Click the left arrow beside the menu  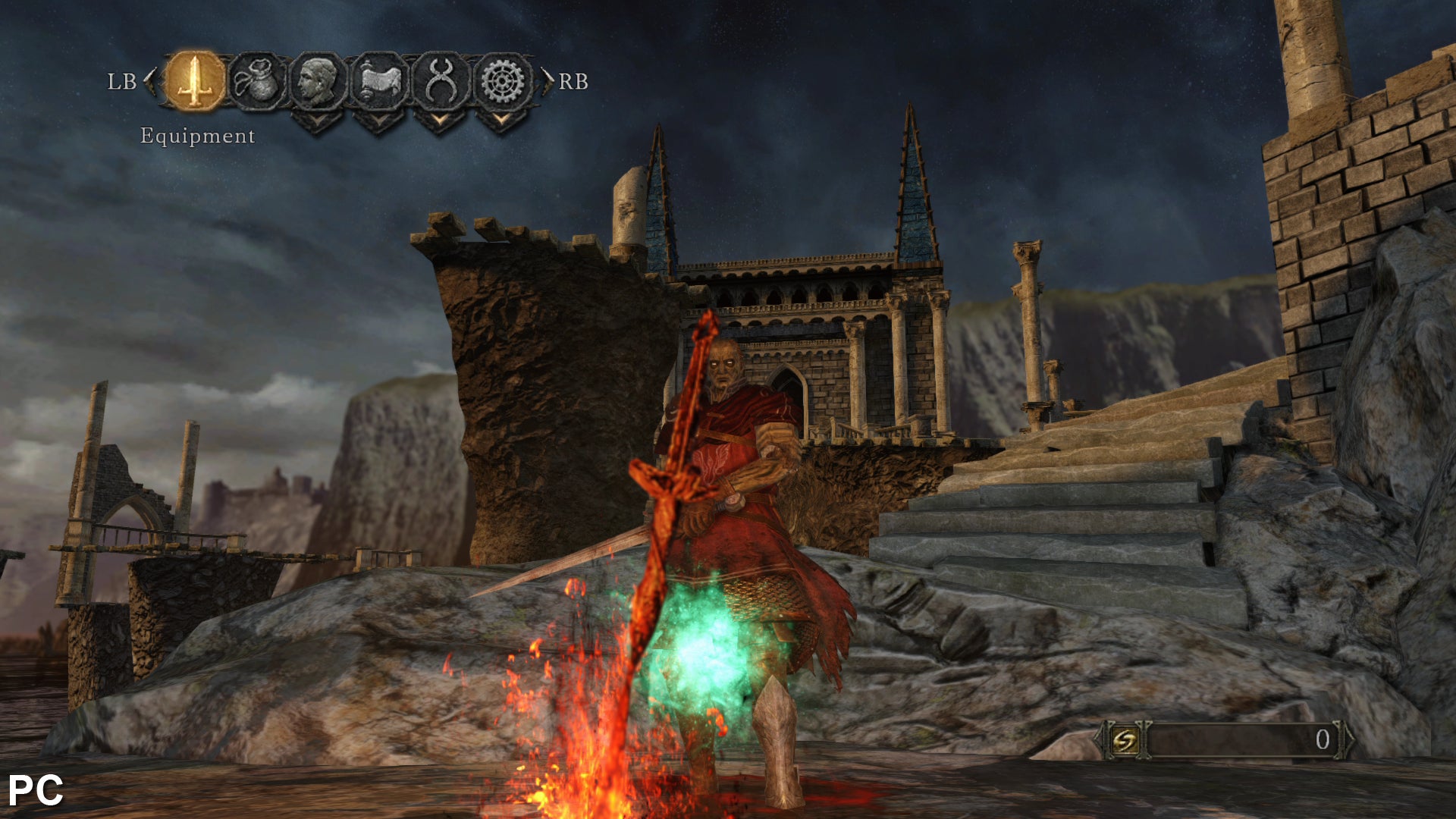(150, 81)
